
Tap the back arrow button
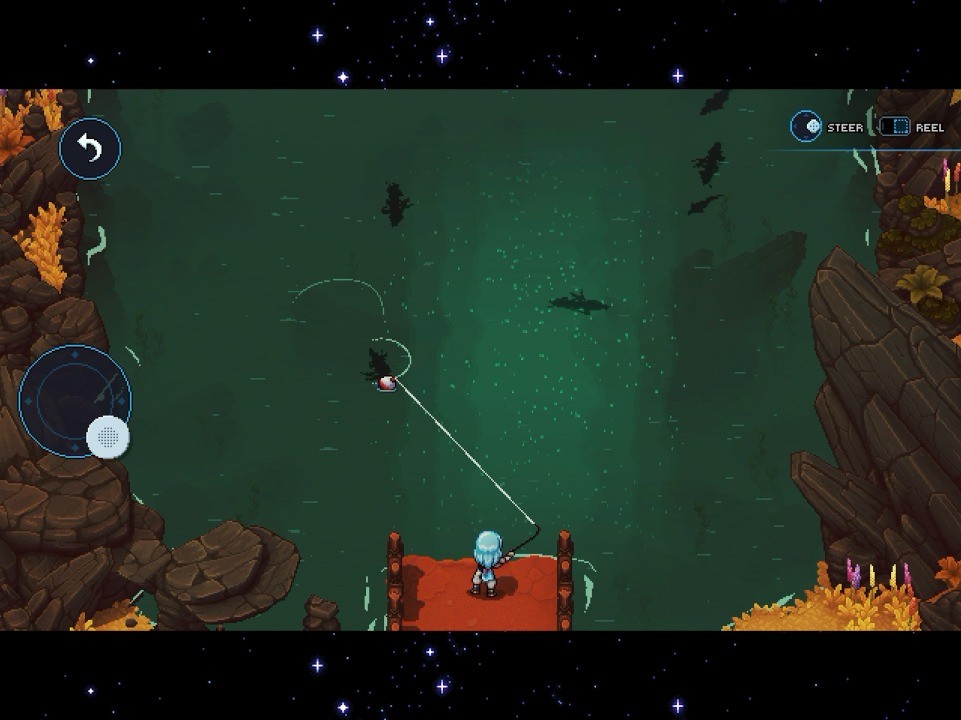90,149
